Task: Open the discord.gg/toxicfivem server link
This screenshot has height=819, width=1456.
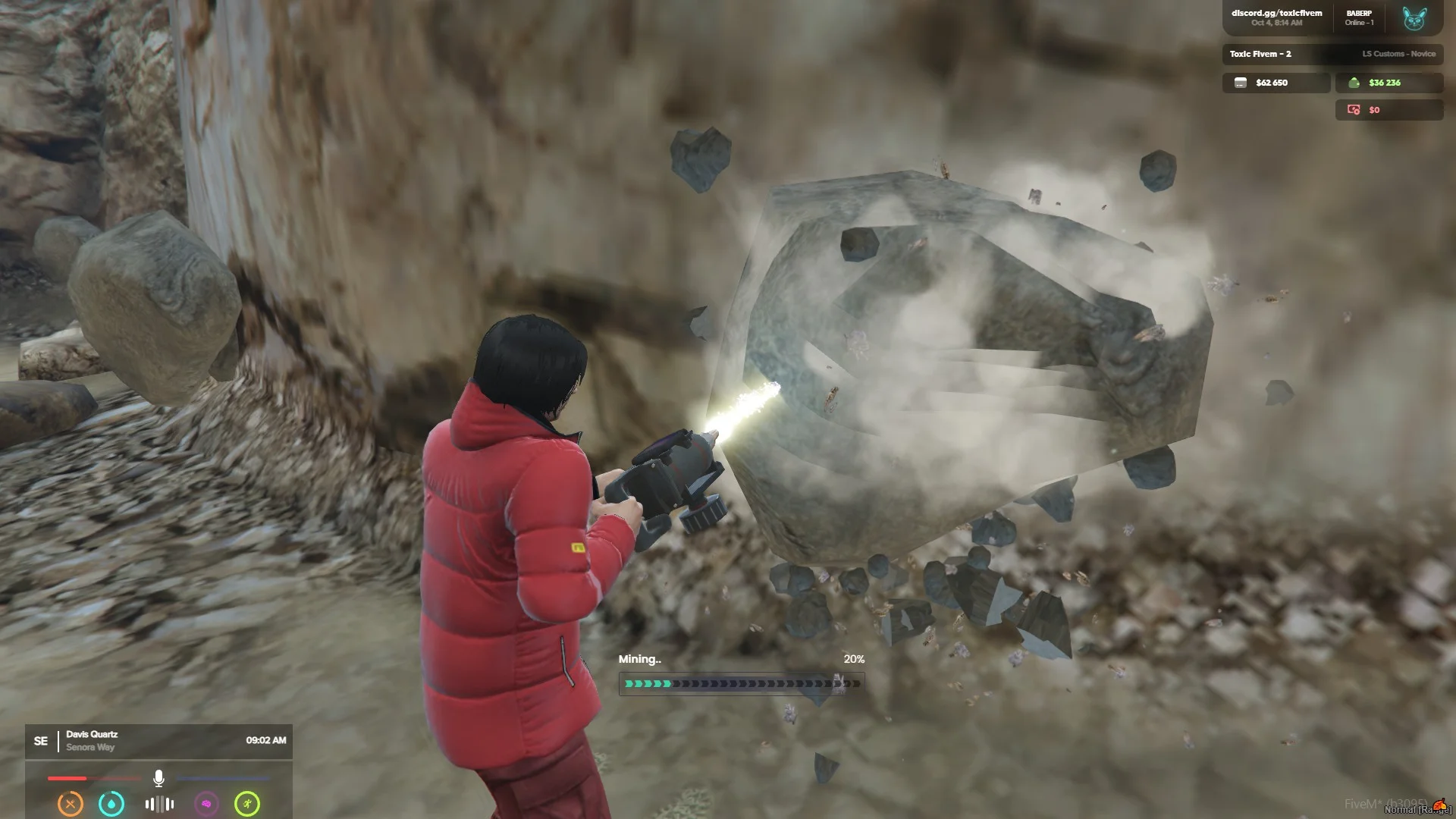Action: tap(1276, 13)
